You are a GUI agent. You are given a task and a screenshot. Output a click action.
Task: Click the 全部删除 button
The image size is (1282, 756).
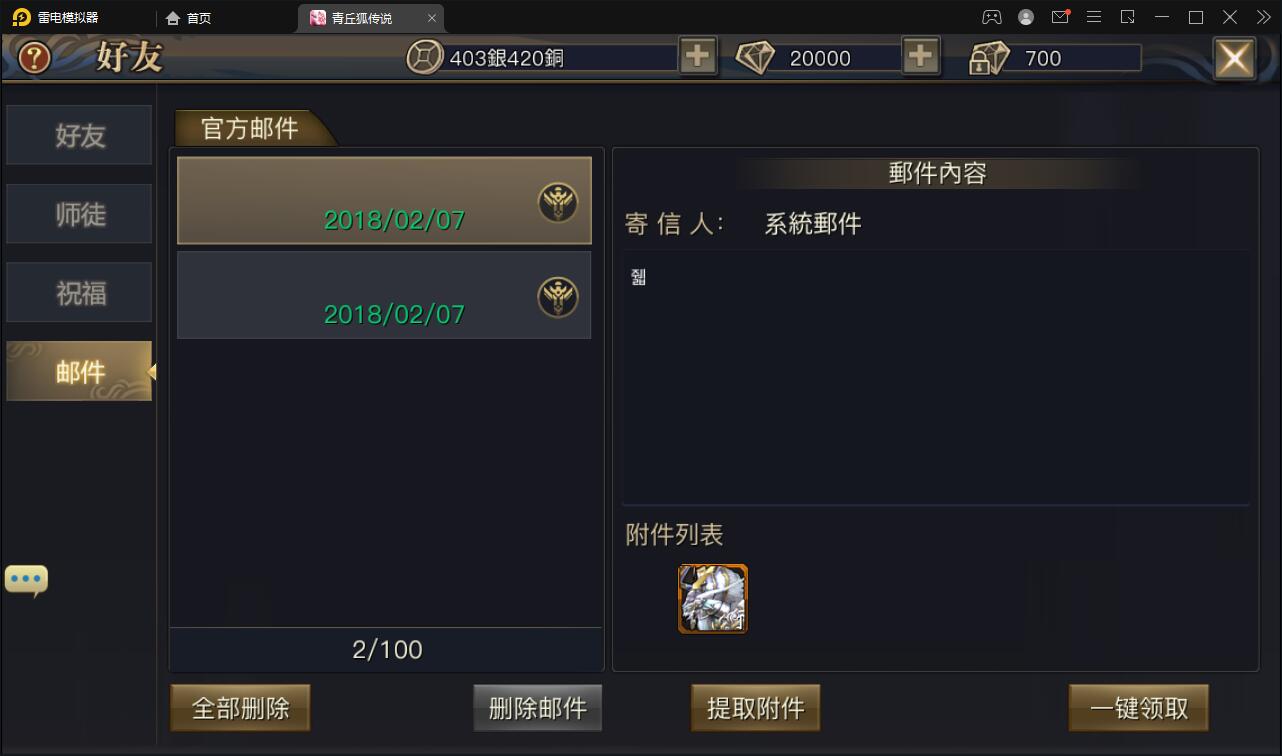(239, 707)
